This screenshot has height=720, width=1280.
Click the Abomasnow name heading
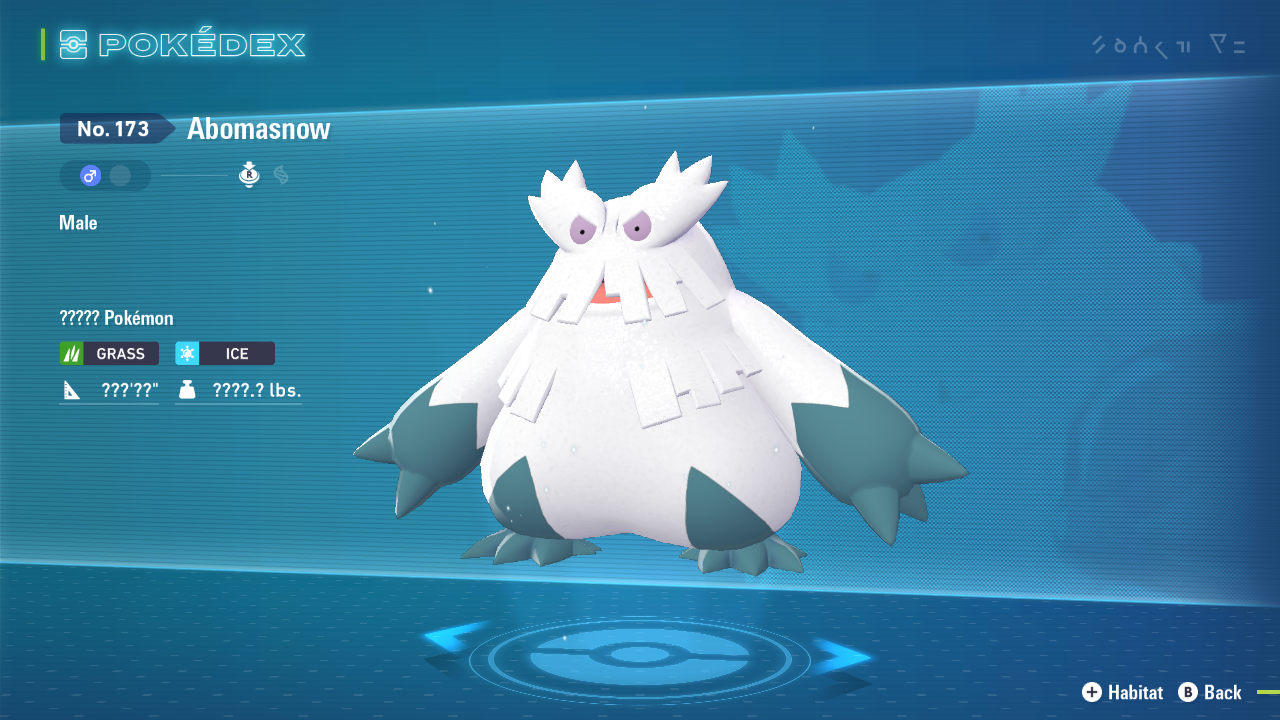[256, 128]
